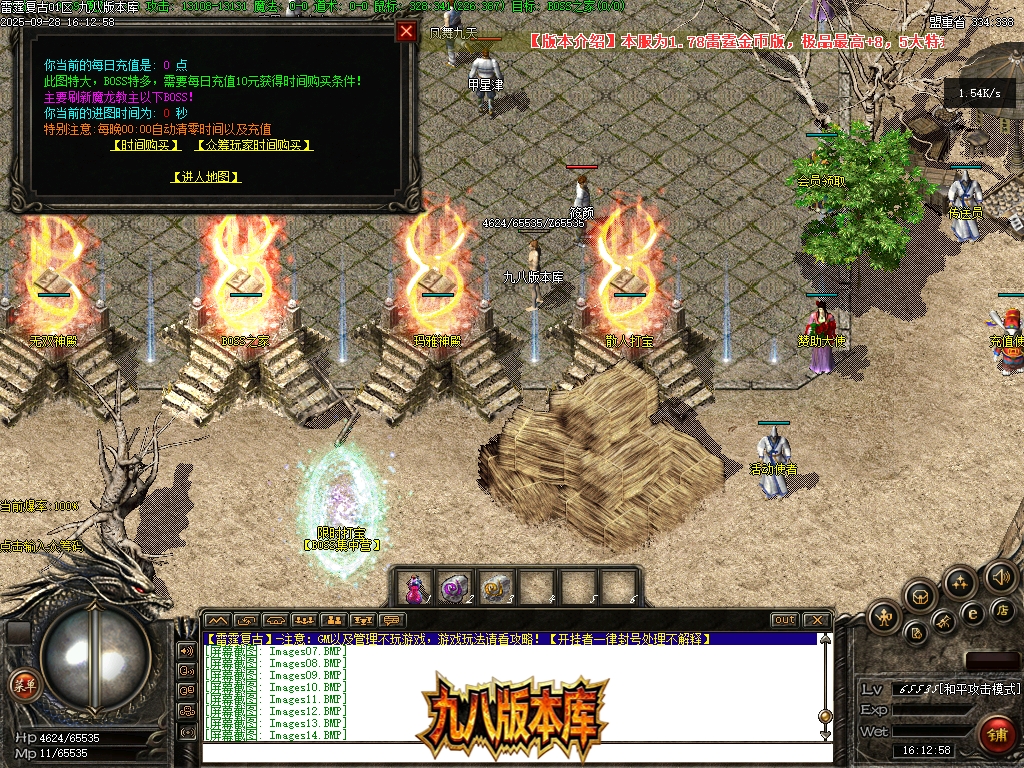Open the bag chest icon
Viewport: 1024px width, 768px height.
[x=921, y=597]
